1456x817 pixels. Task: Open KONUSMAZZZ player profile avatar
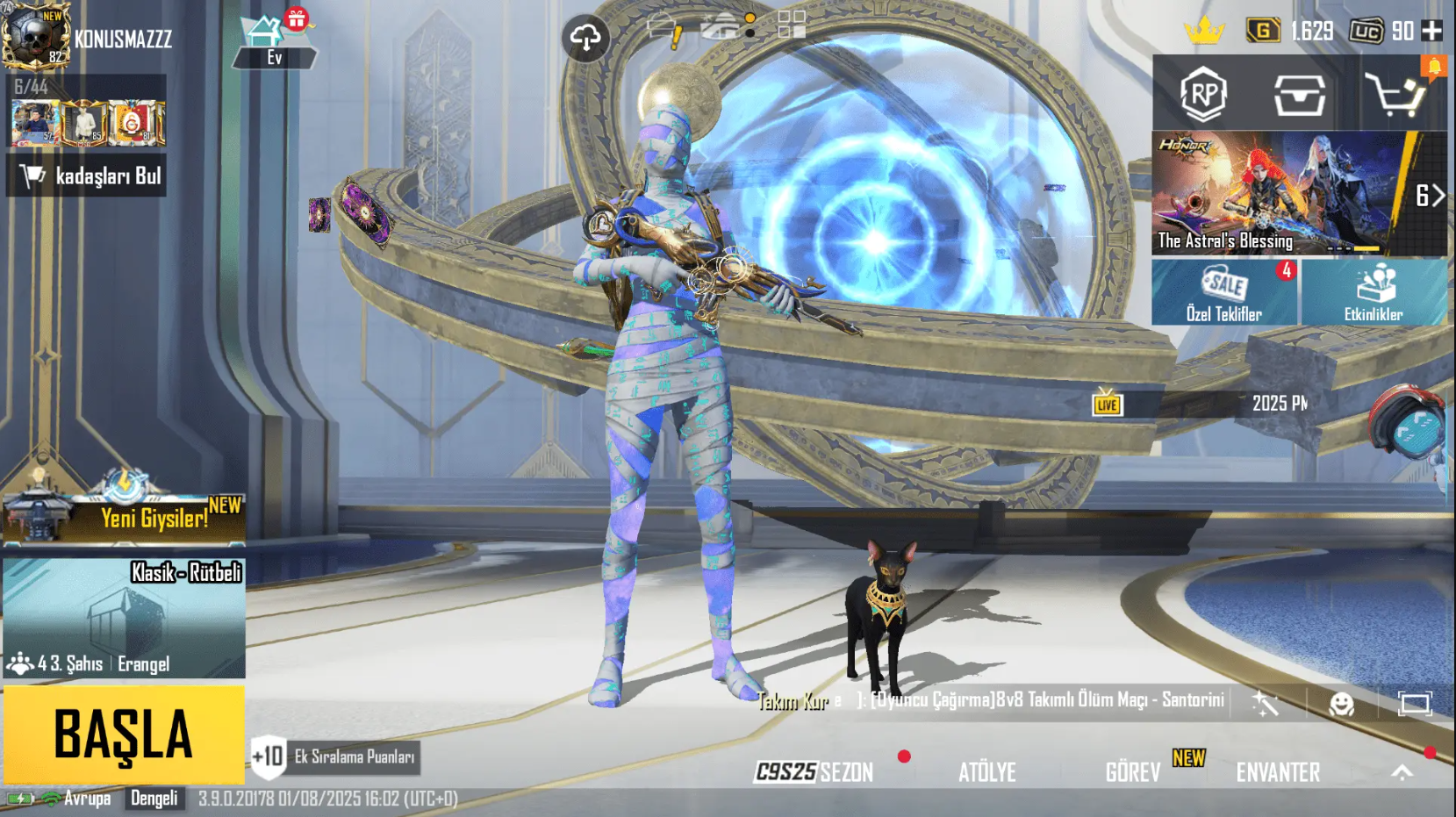tap(36, 37)
